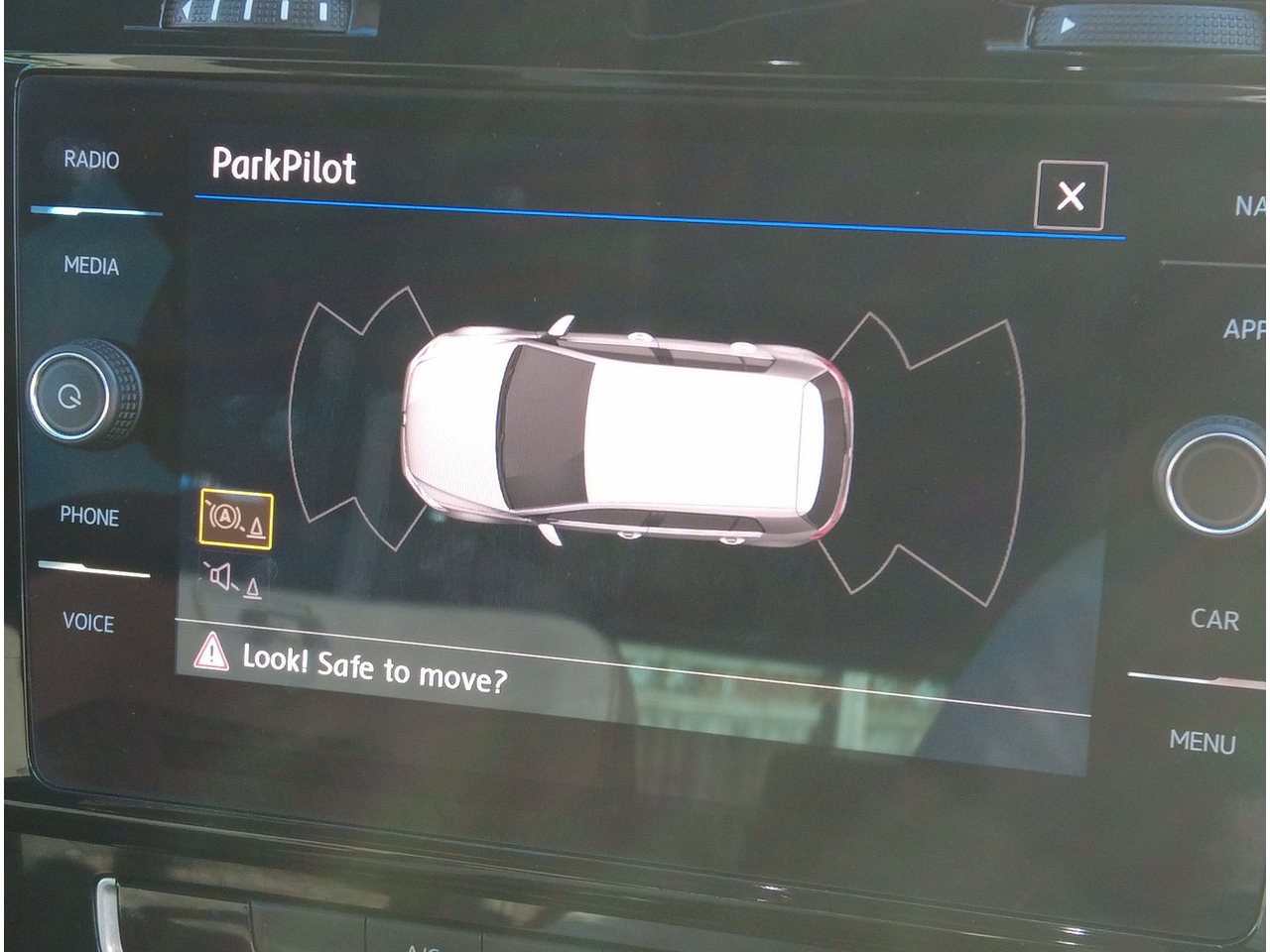Open the RADIO menu

pos(91,160)
